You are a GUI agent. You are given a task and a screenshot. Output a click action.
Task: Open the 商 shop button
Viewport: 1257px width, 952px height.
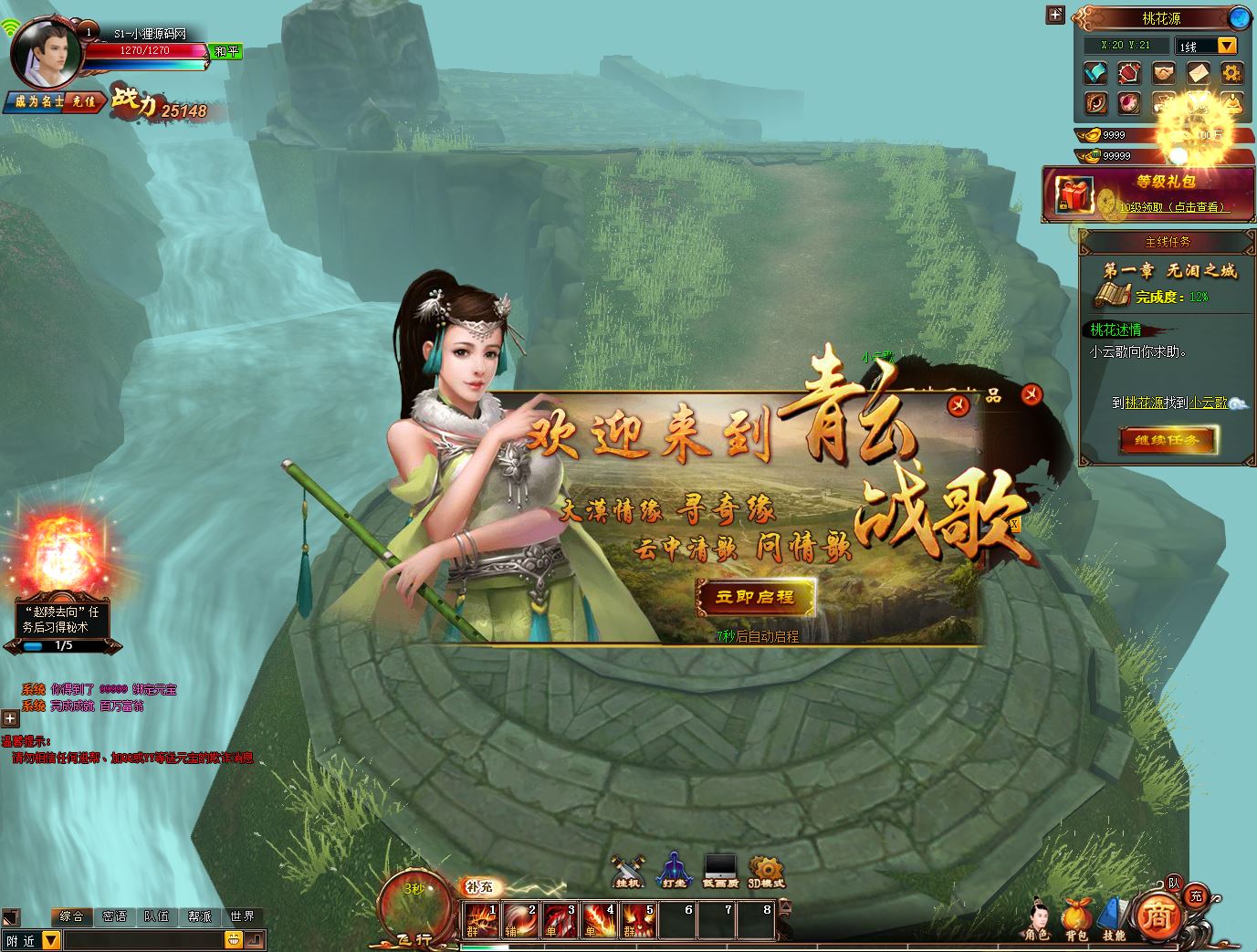[x=1159, y=916]
